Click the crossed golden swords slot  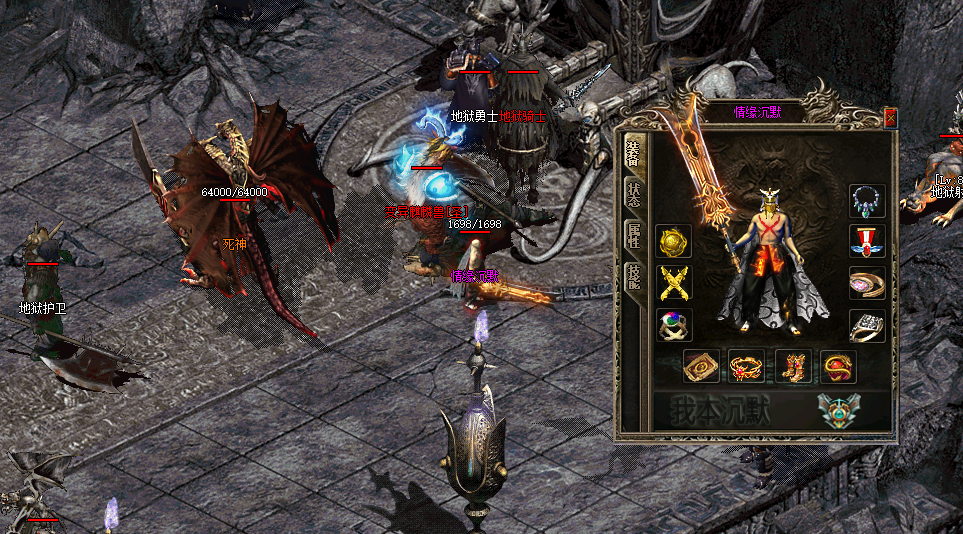coord(673,284)
